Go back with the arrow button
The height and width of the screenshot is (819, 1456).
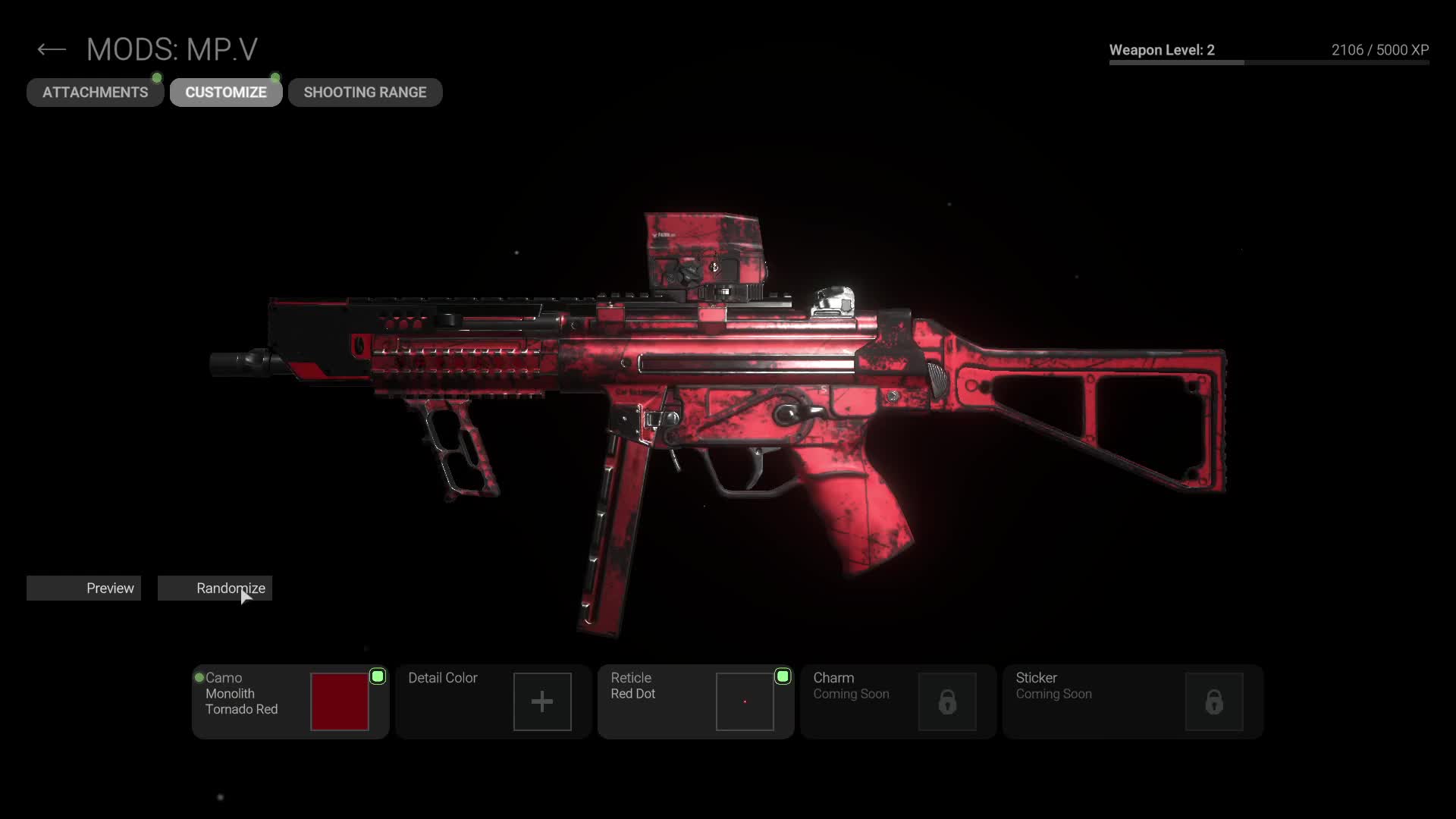[52, 50]
